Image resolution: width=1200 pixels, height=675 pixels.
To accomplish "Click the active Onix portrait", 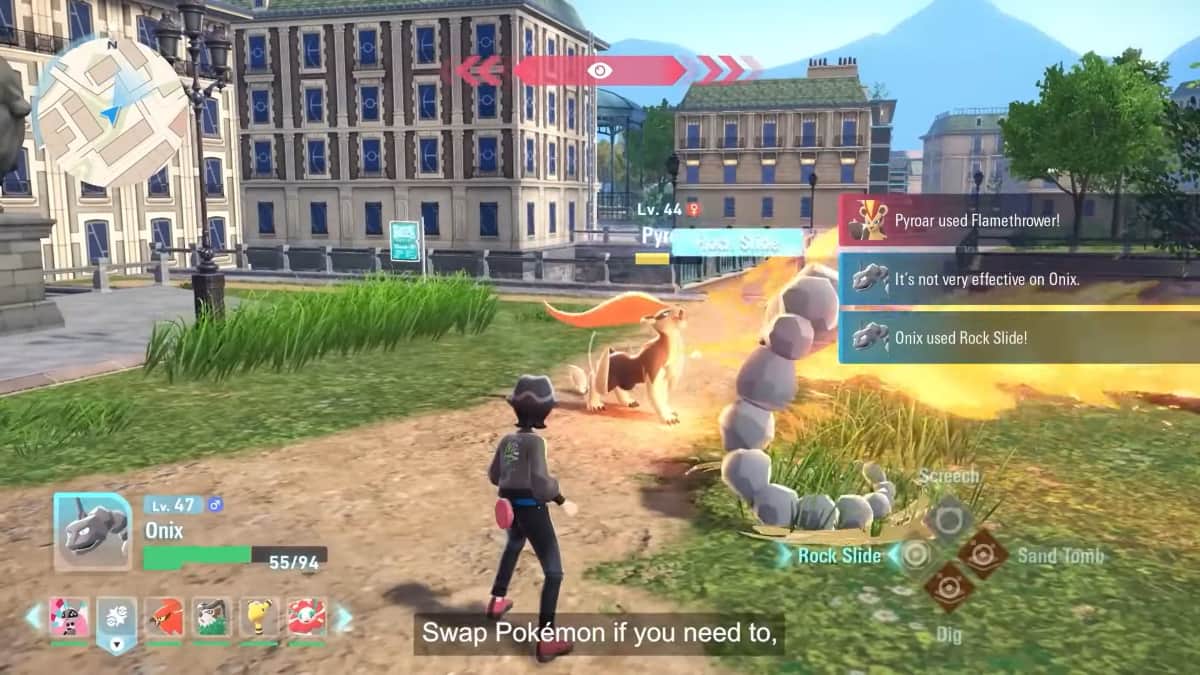I will pyautogui.click(x=92, y=532).
